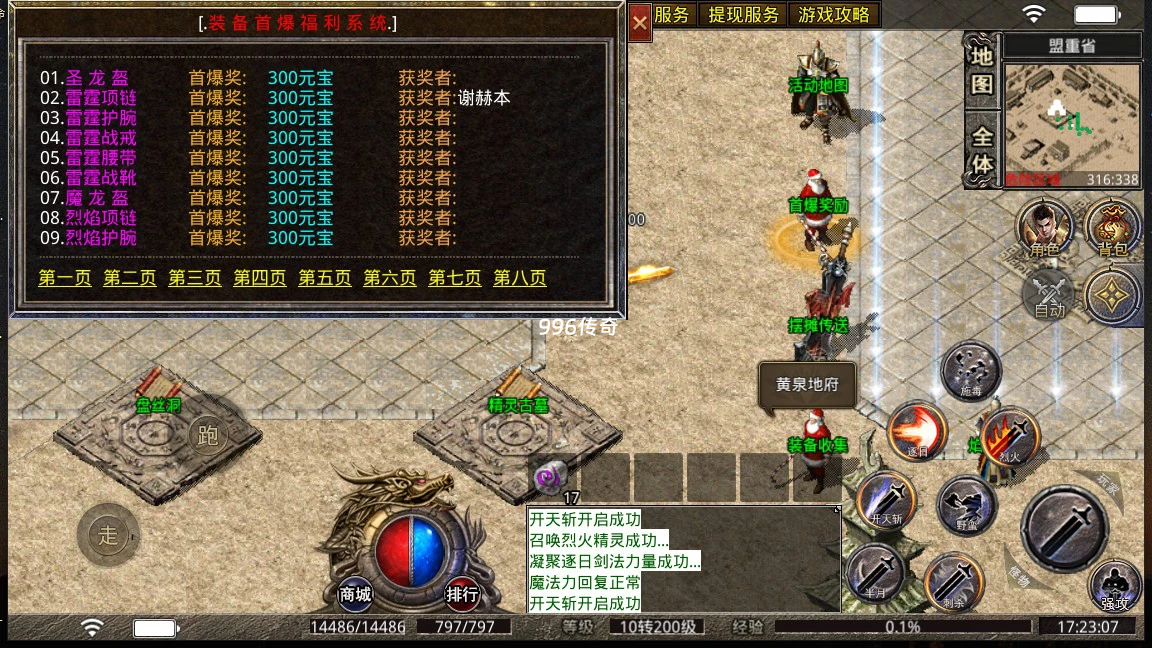Open the 地图 map button

click(x=982, y=70)
